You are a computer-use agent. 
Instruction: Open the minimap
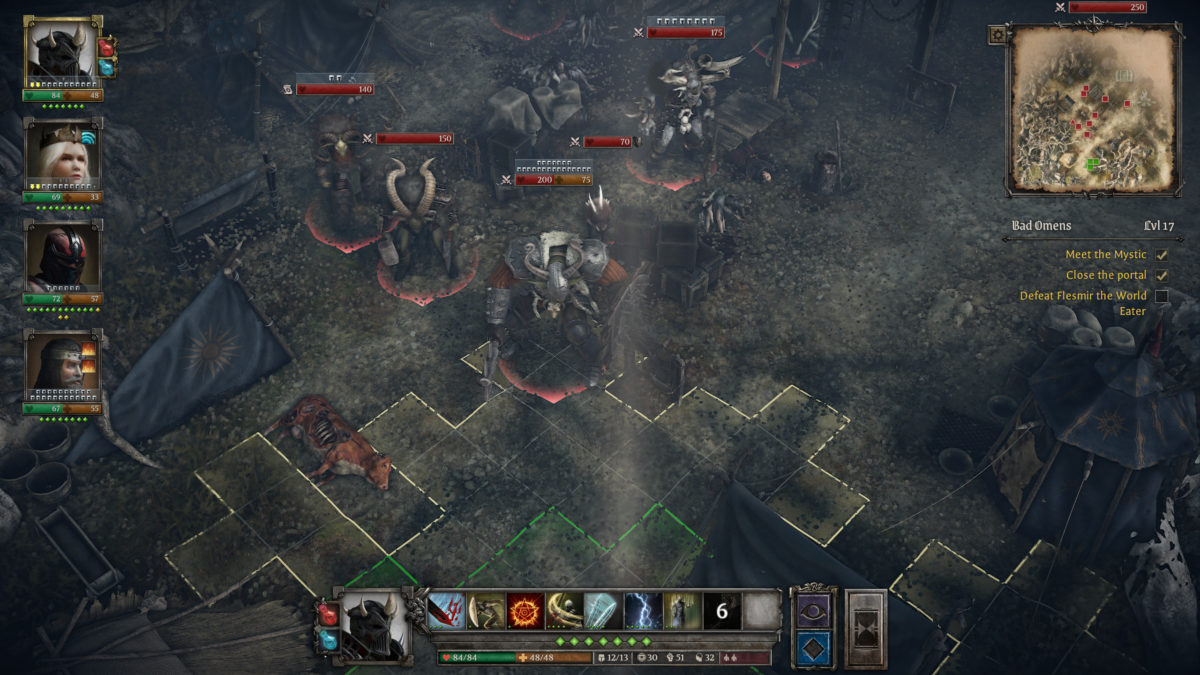click(x=1093, y=110)
